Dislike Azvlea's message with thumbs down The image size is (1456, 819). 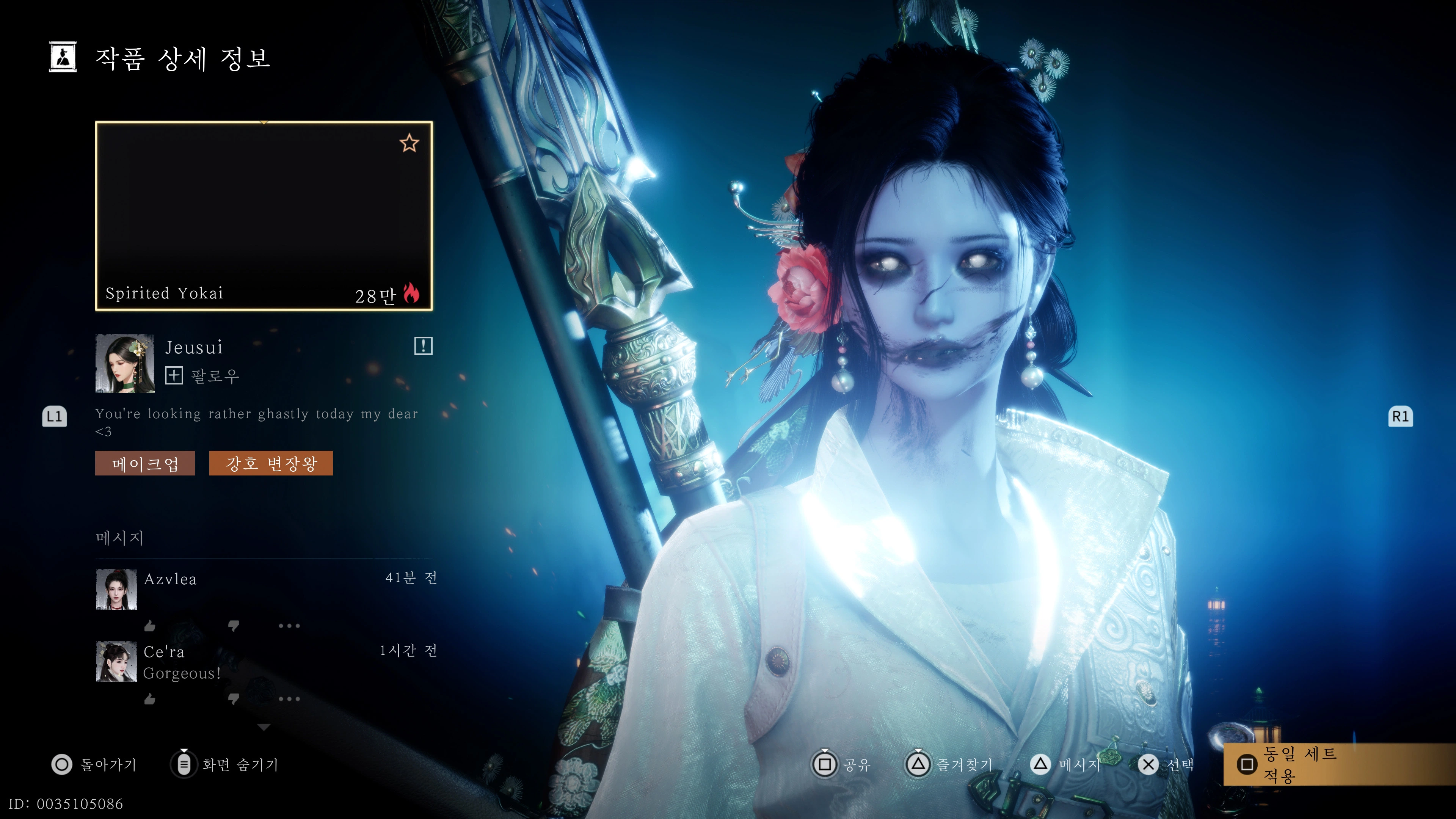point(234,626)
